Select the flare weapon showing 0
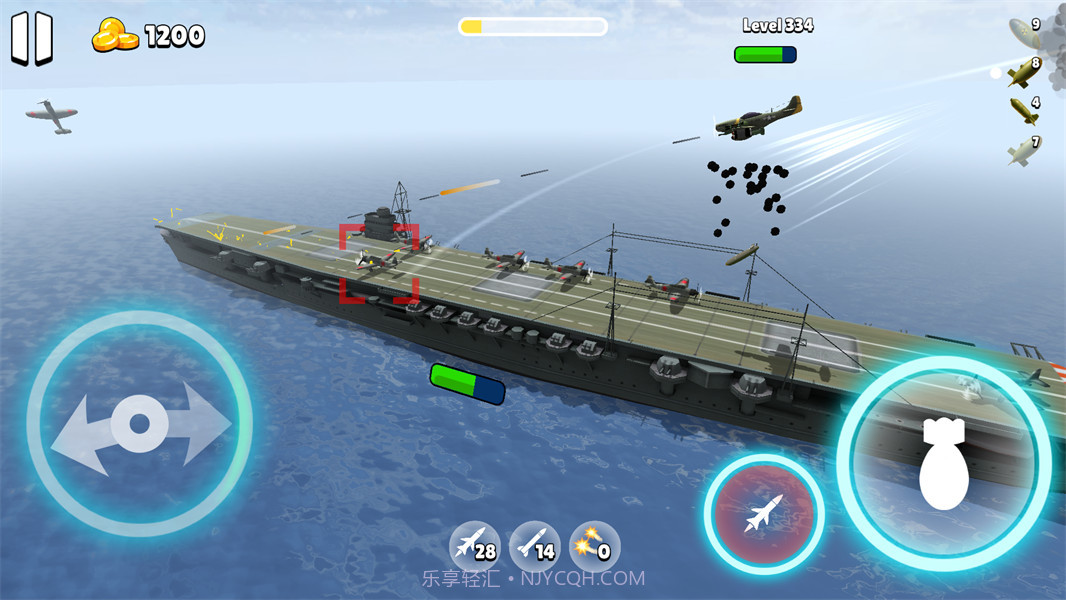This screenshot has height=600, width=1066. (595, 546)
